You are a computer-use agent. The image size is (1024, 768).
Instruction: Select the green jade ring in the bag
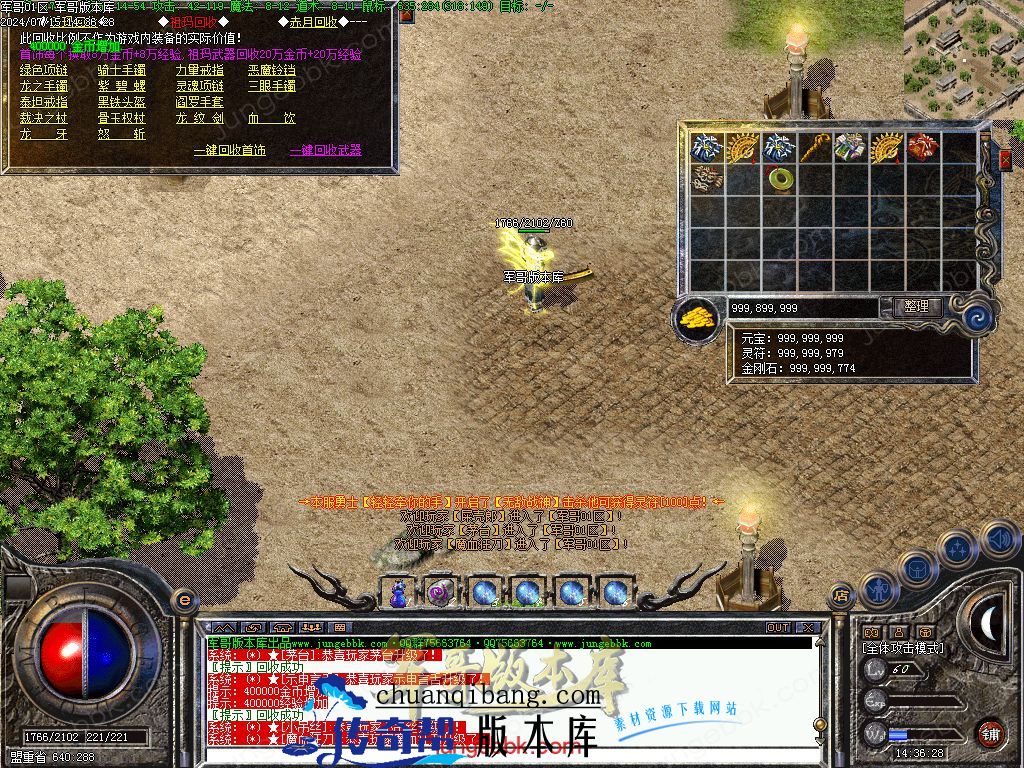(x=779, y=179)
